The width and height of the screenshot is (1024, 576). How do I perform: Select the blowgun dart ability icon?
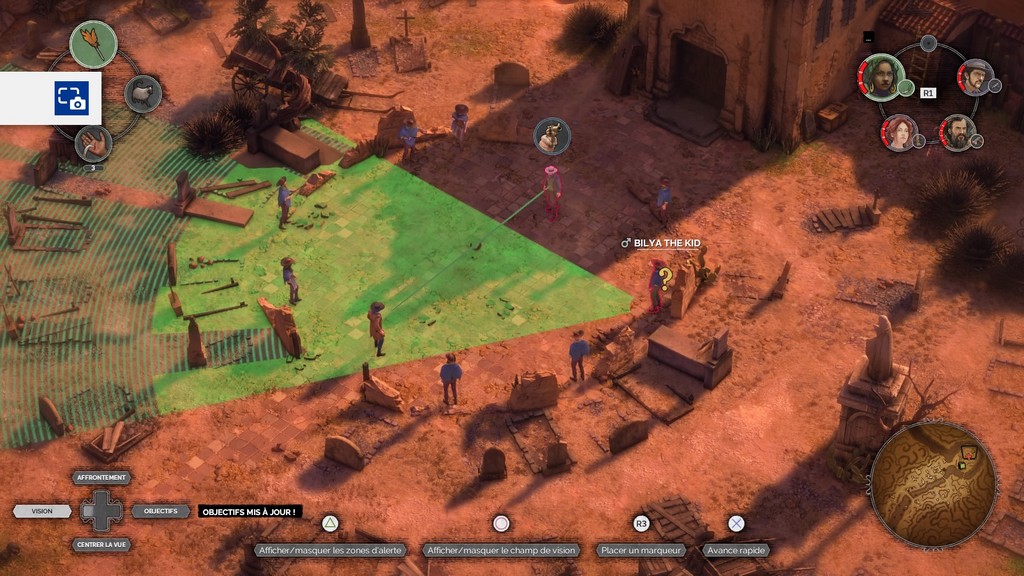(93, 44)
